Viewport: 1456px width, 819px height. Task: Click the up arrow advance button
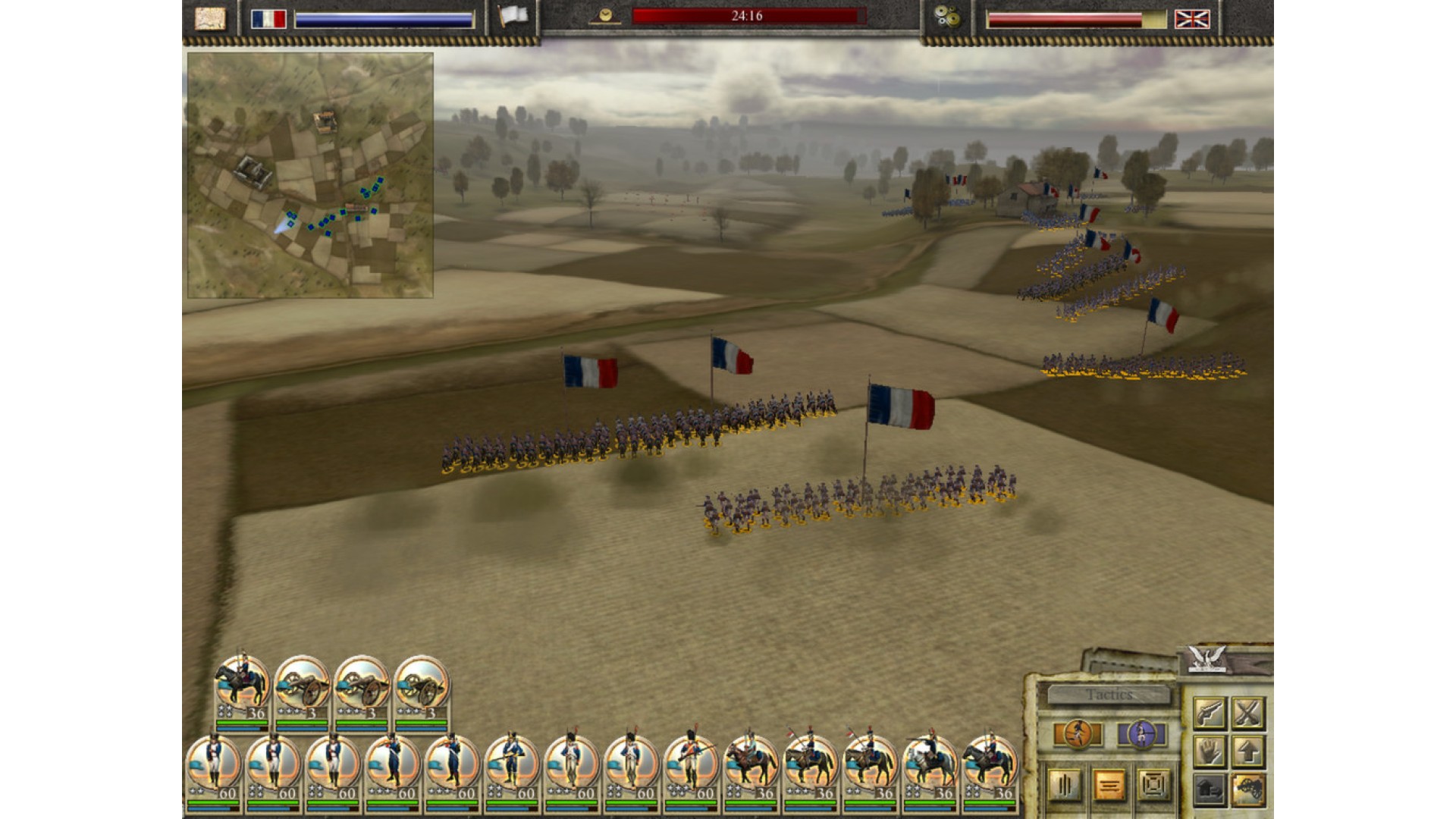(1247, 752)
